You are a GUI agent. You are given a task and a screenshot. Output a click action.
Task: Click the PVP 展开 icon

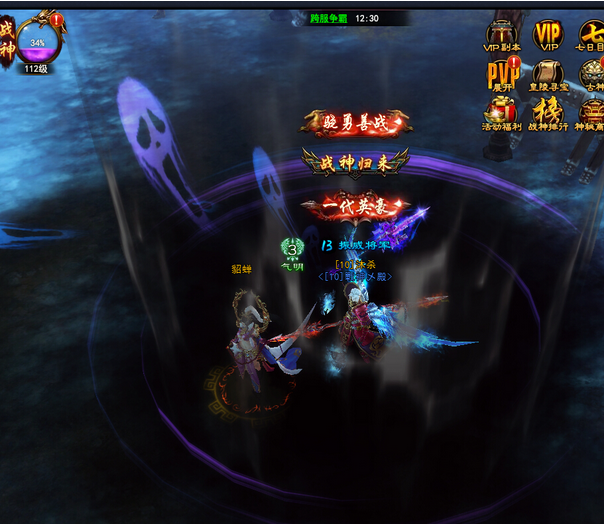coord(502,74)
